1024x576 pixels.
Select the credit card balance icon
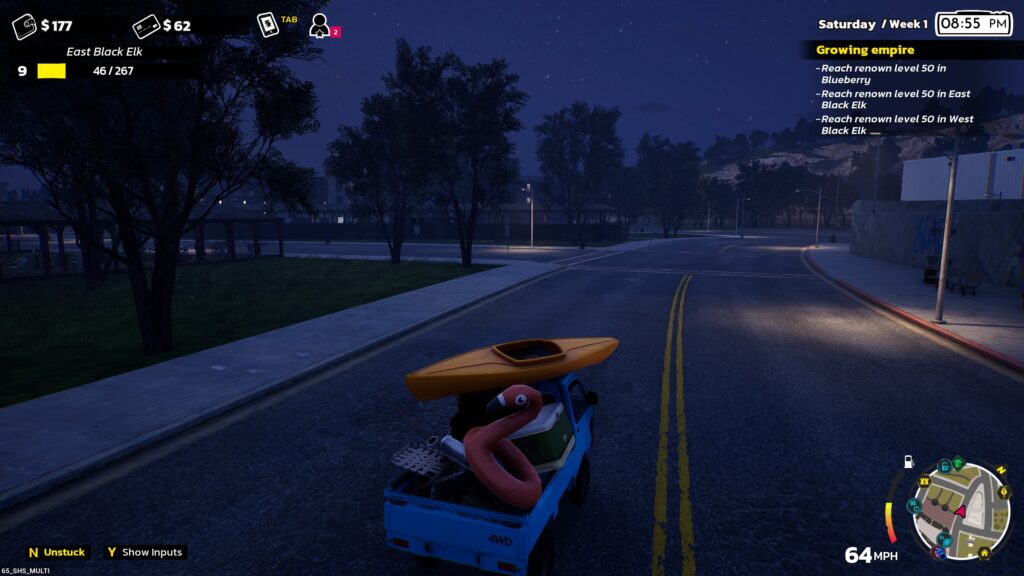tap(146, 25)
